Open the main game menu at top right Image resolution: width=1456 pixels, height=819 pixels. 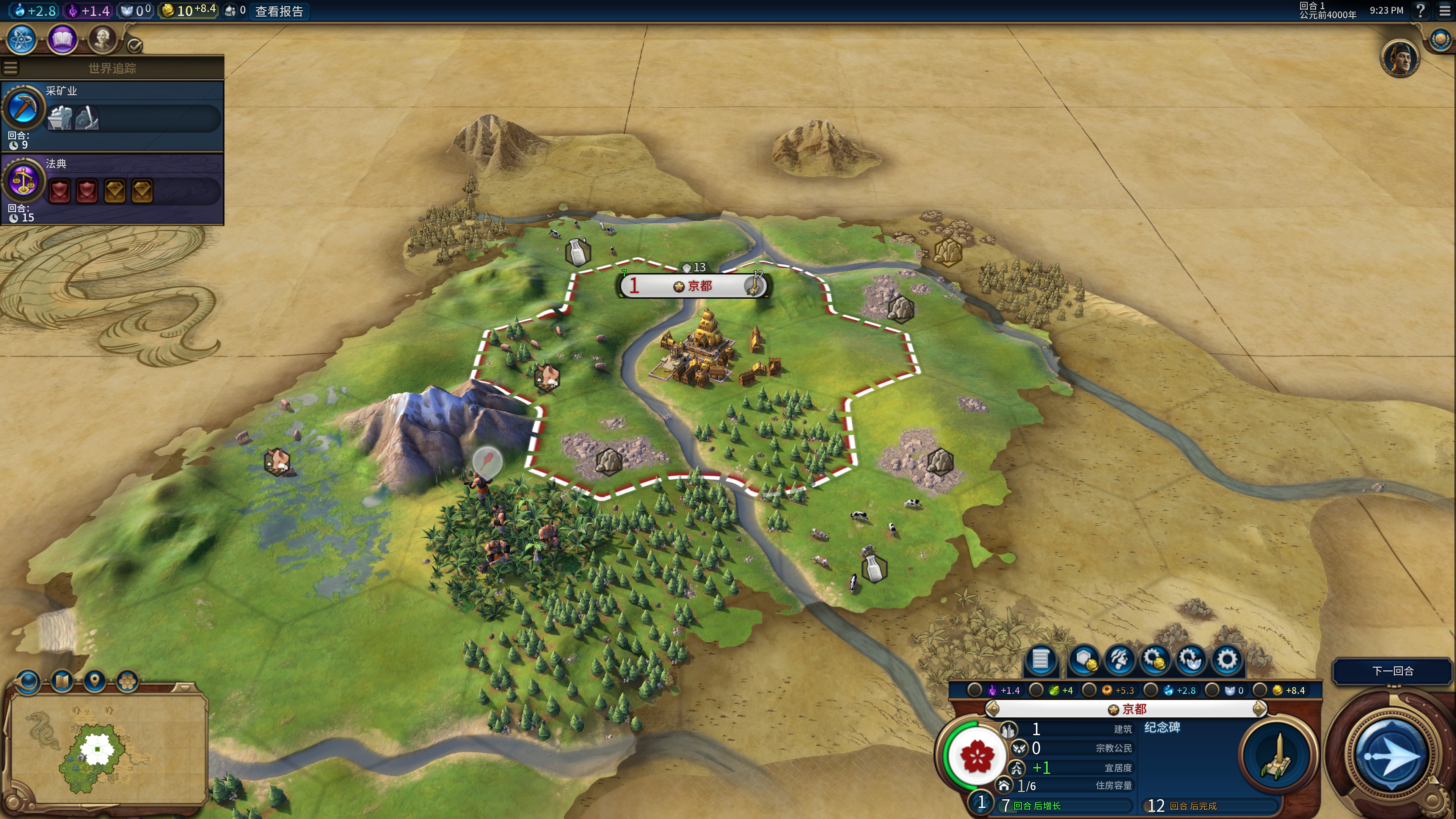(x=1445, y=11)
